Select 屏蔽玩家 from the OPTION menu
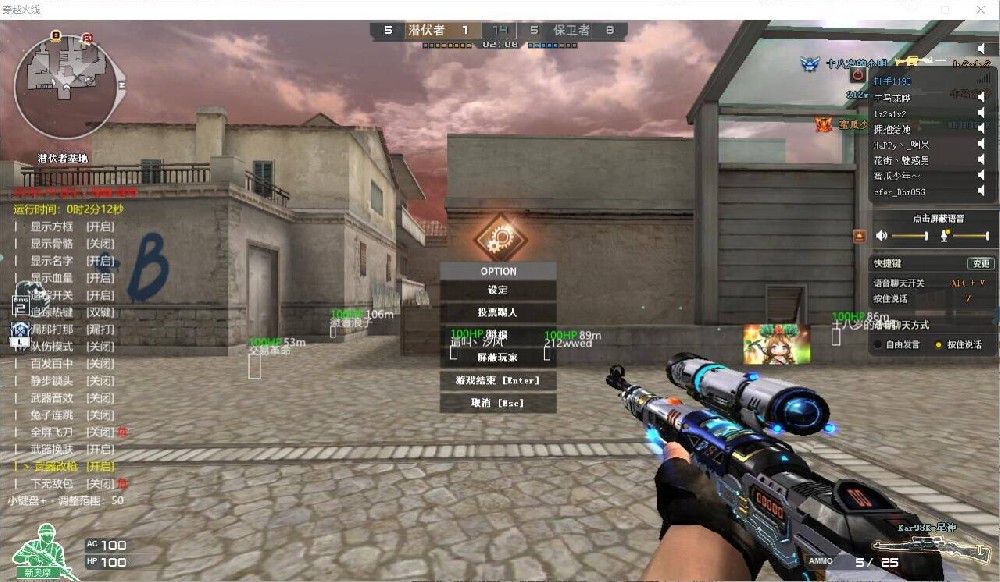The width and height of the screenshot is (1000, 582). click(x=498, y=357)
